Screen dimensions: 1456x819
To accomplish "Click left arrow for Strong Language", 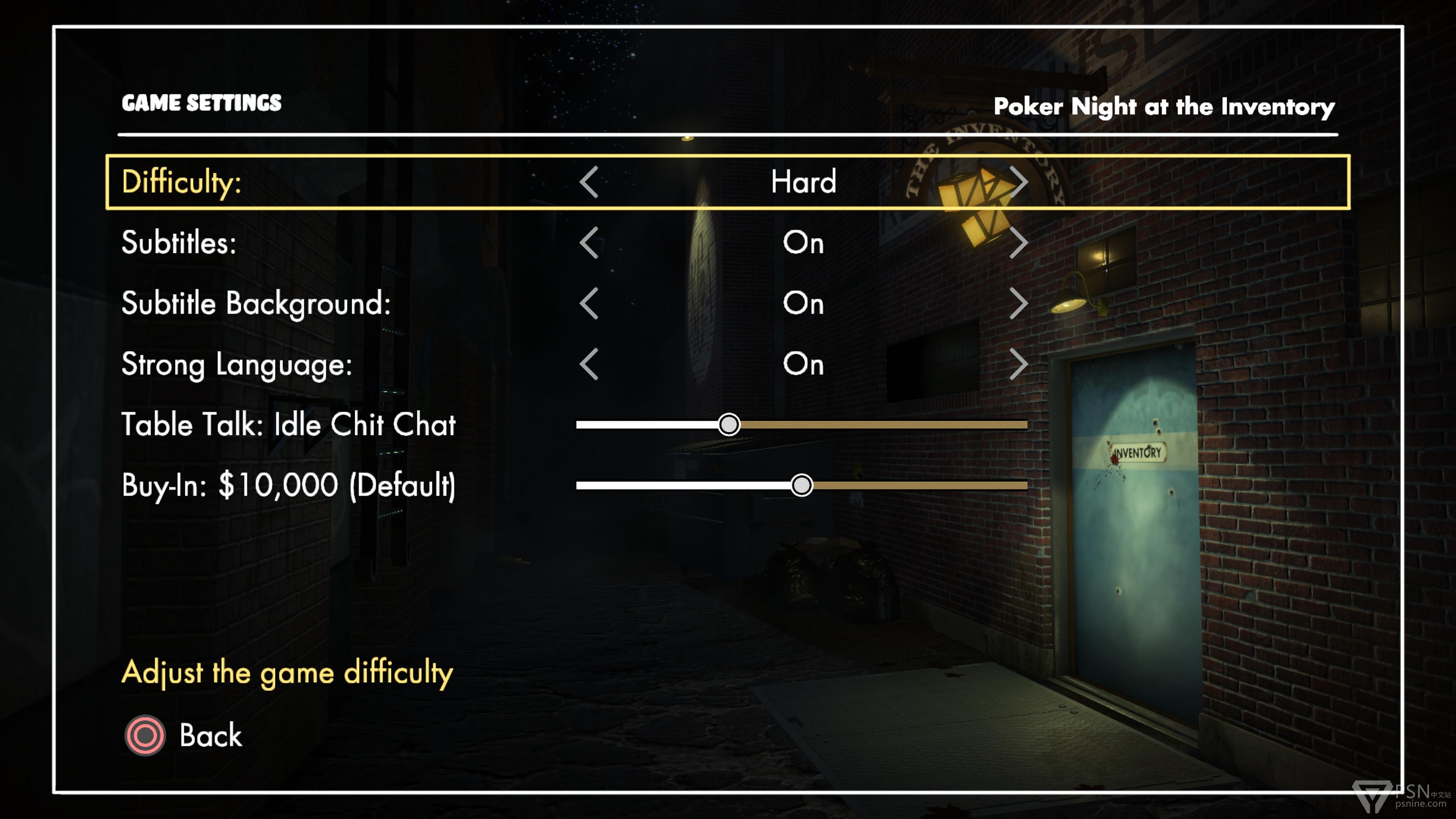I will pyautogui.click(x=589, y=364).
